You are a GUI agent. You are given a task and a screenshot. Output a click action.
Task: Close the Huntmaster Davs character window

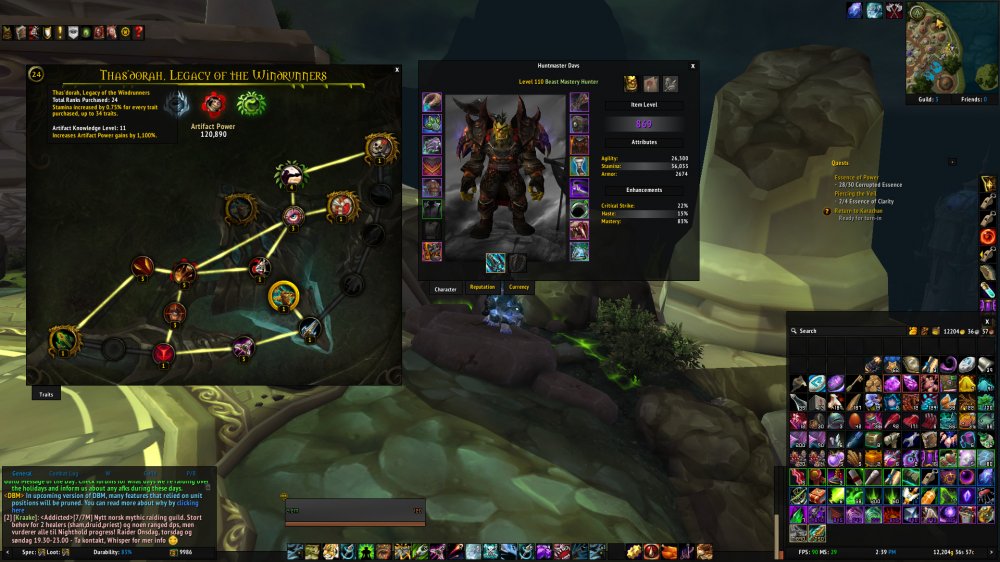click(x=693, y=65)
